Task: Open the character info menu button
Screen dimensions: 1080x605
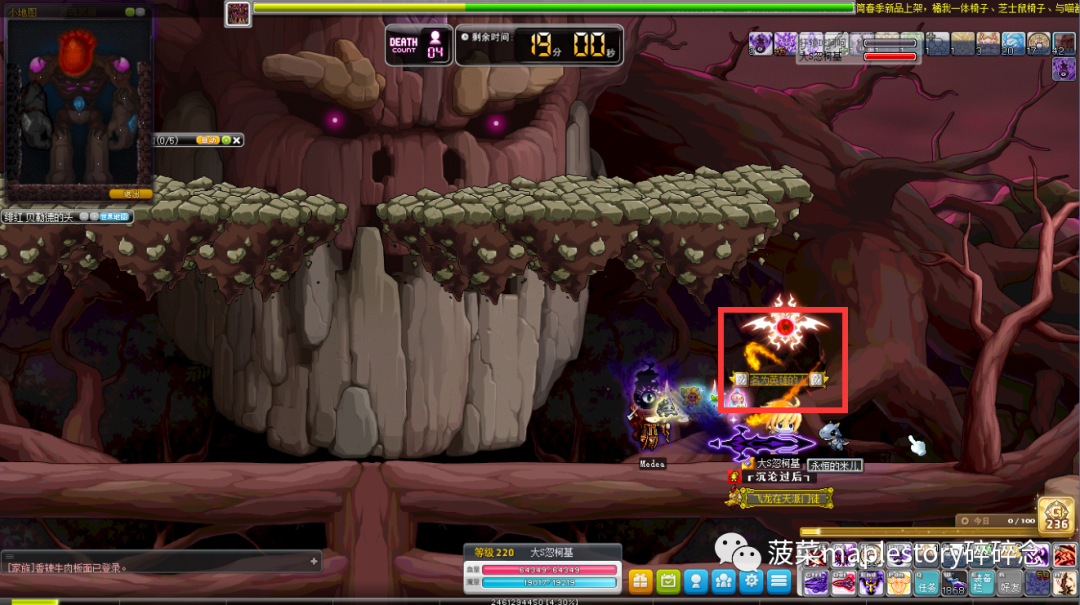Action: pos(696,581)
